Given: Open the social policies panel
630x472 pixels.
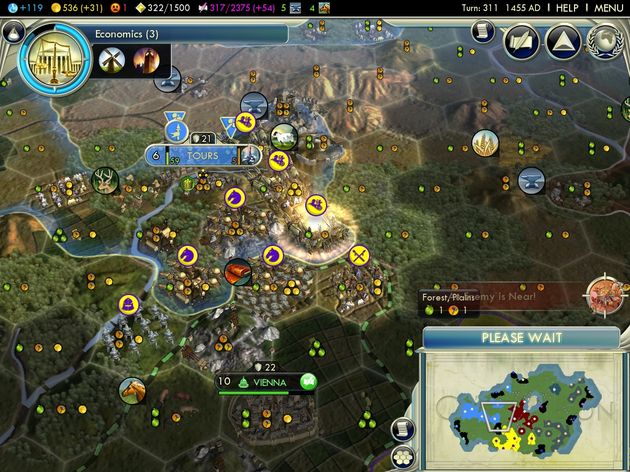Looking at the screenshot, I should pos(521,40).
